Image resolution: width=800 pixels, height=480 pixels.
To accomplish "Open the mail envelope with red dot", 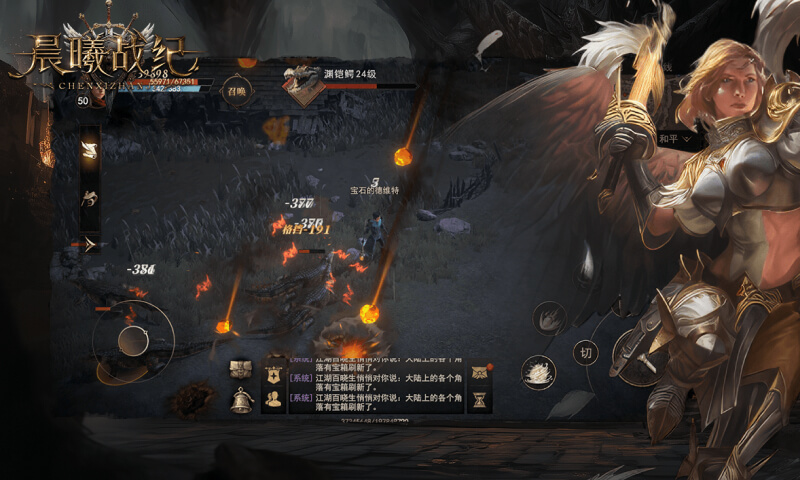I will coord(480,372).
